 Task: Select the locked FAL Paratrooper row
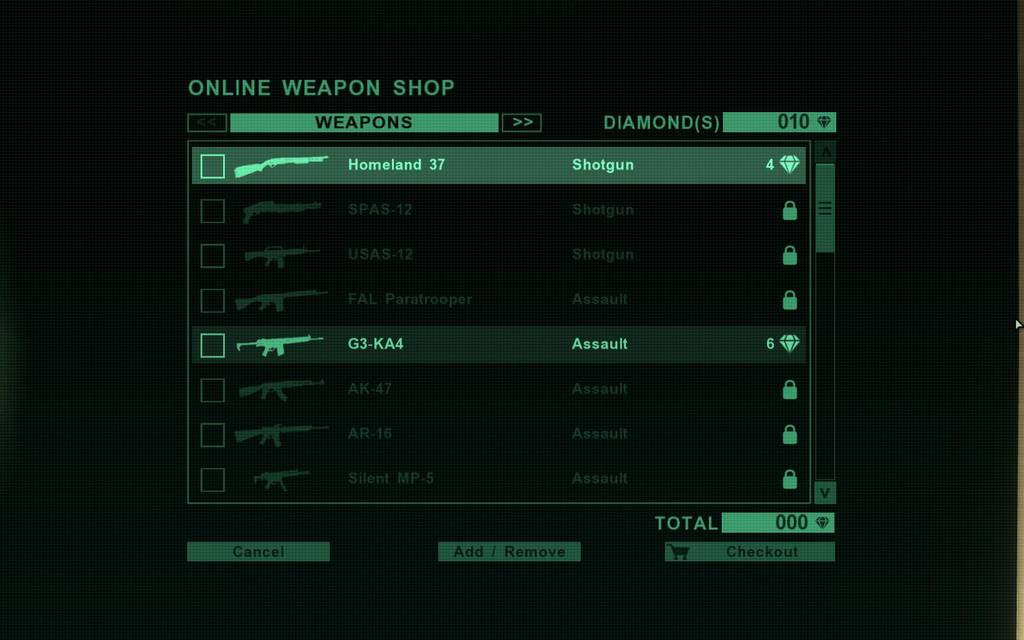pyautogui.click(x=498, y=299)
